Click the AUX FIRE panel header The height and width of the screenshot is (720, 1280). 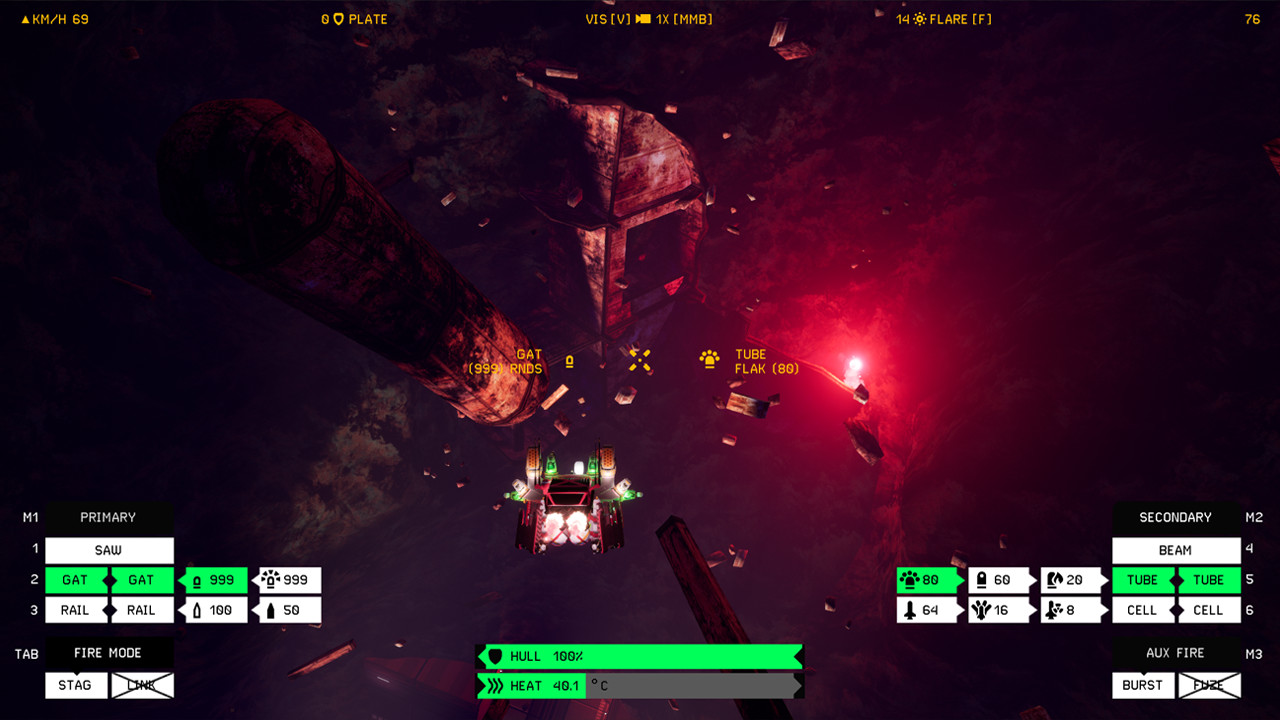coord(1176,652)
